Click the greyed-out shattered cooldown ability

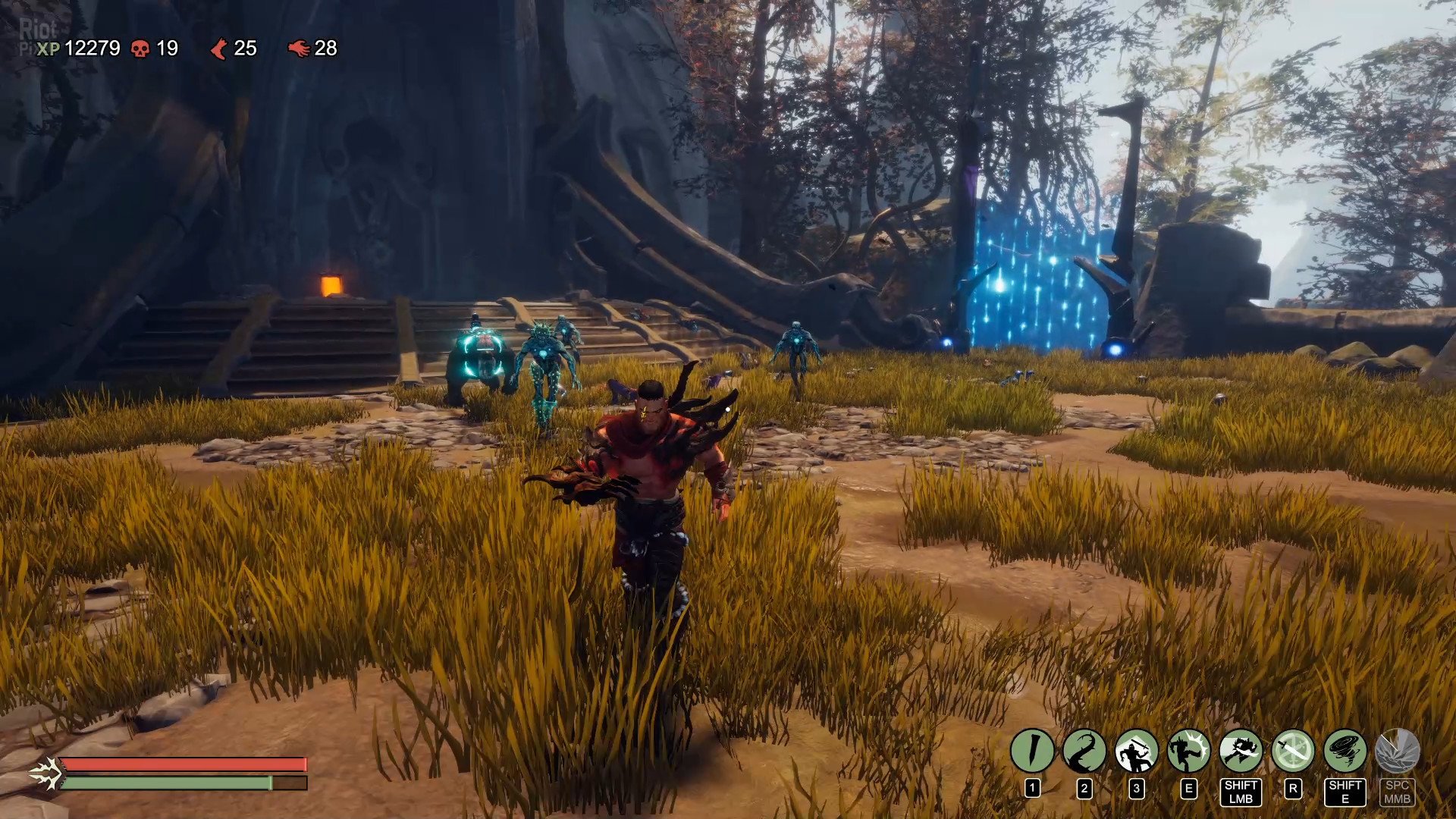point(1398,751)
